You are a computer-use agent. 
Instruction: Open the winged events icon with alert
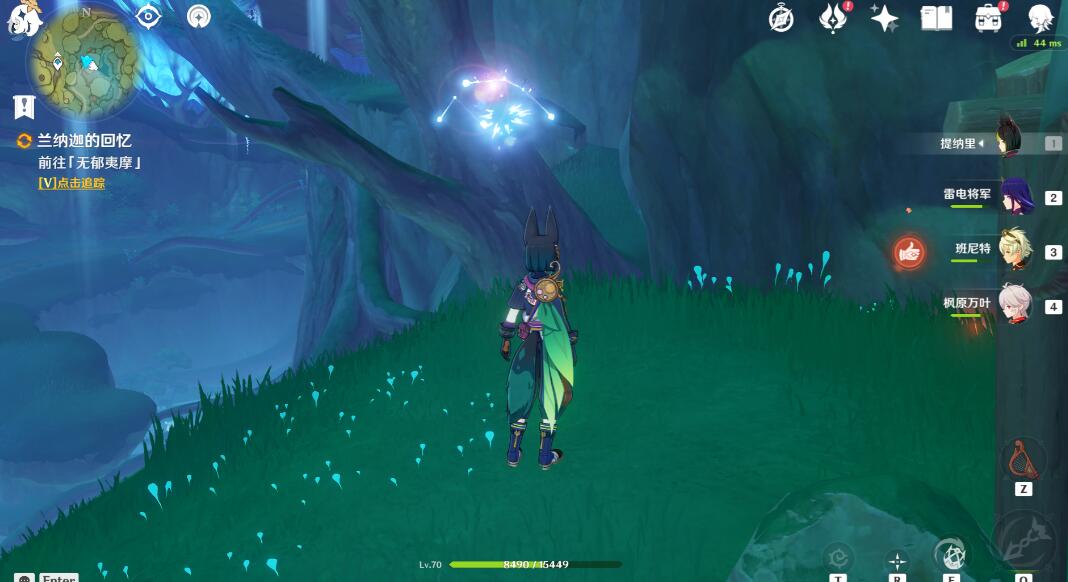[832, 18]
